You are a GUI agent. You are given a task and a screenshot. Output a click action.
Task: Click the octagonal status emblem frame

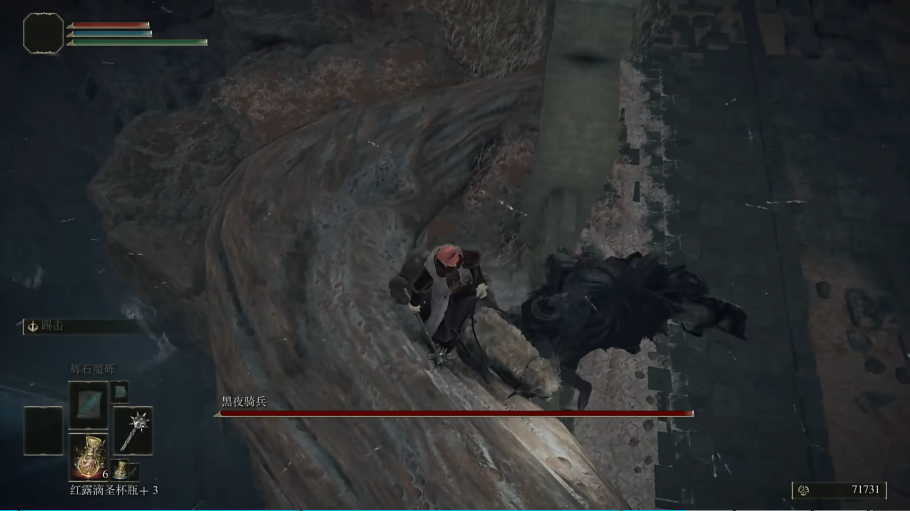click(43, 32)
